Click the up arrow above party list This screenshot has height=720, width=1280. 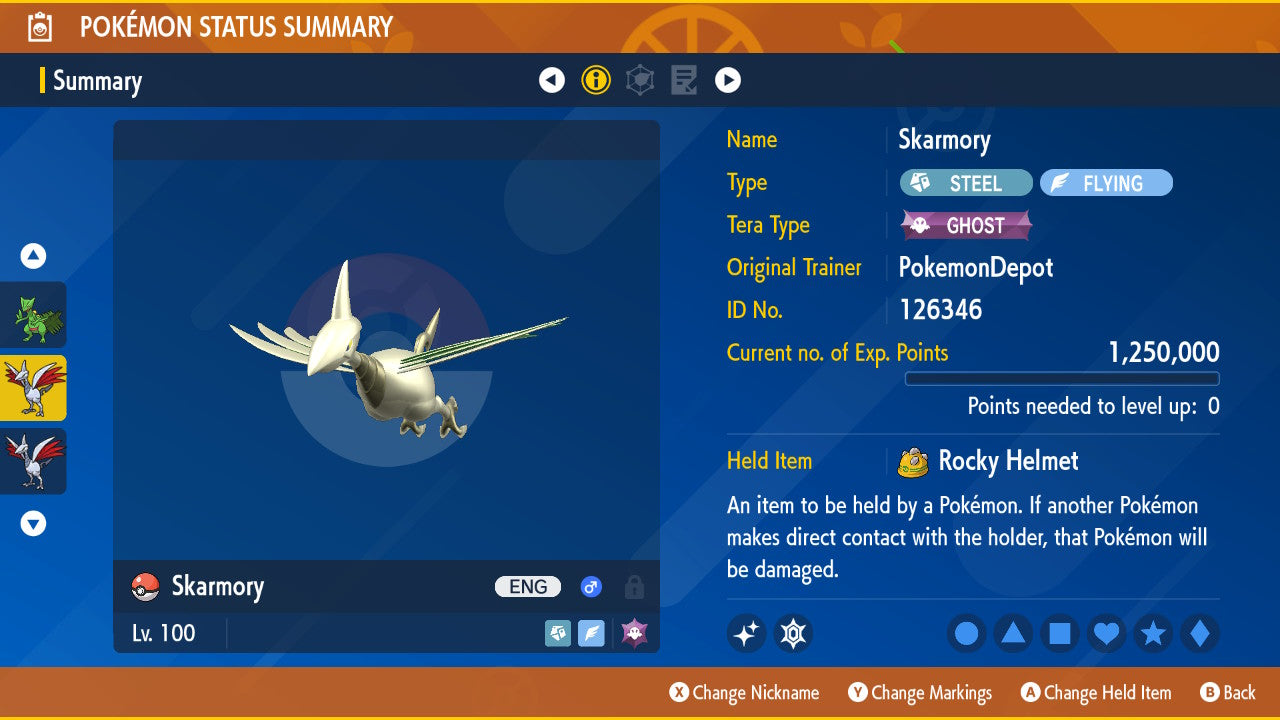tap(33, 257)
